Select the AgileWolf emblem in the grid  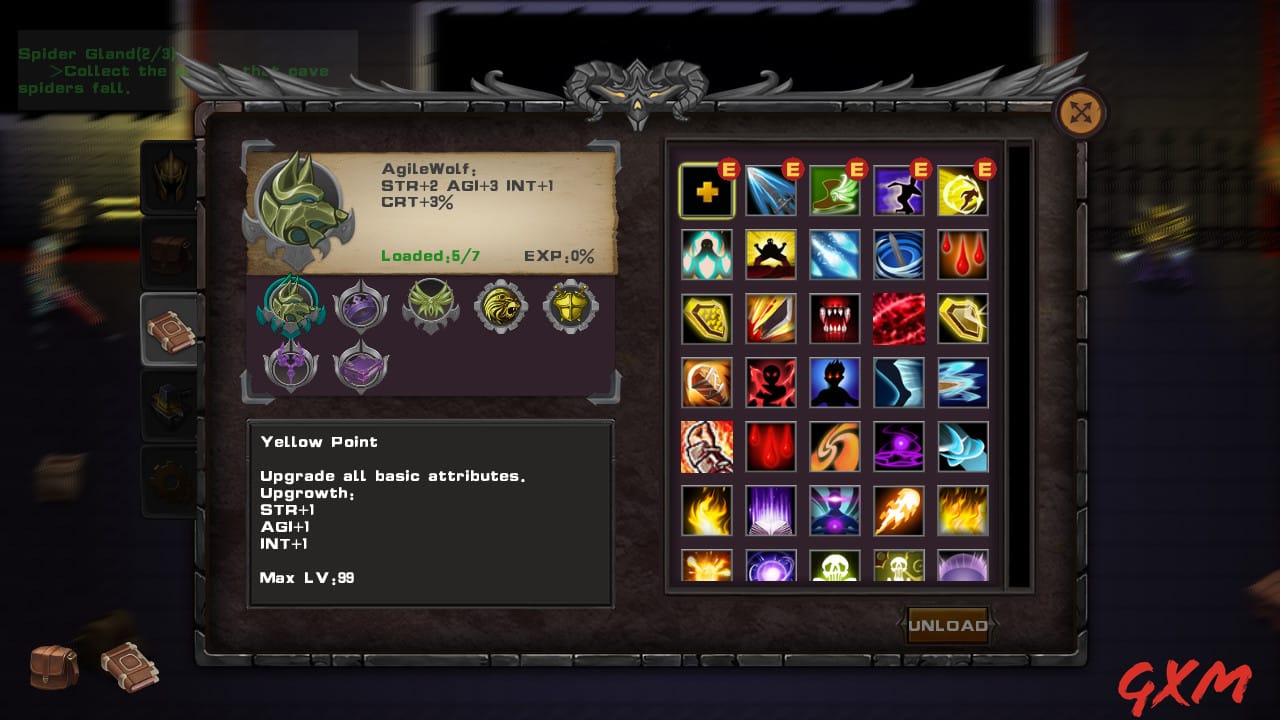[x=291, y=307]
